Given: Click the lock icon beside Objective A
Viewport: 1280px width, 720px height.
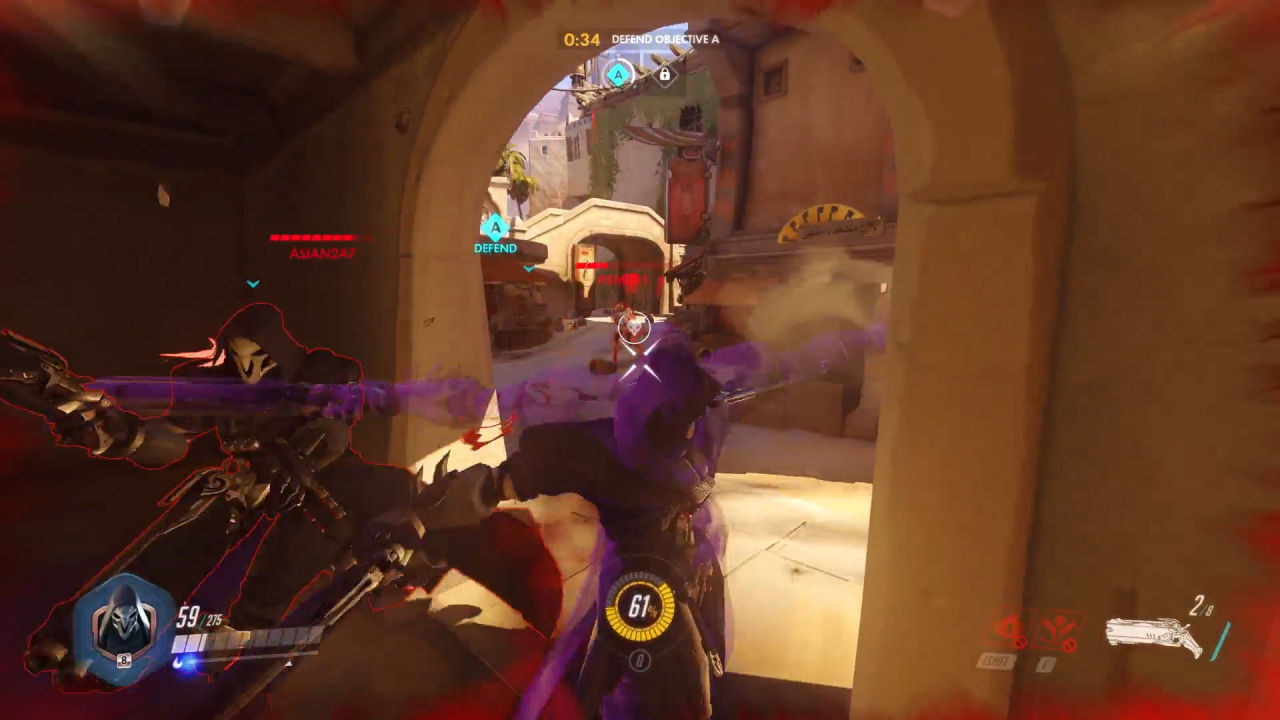Looking at the screenshot, I should coord(664,74).
